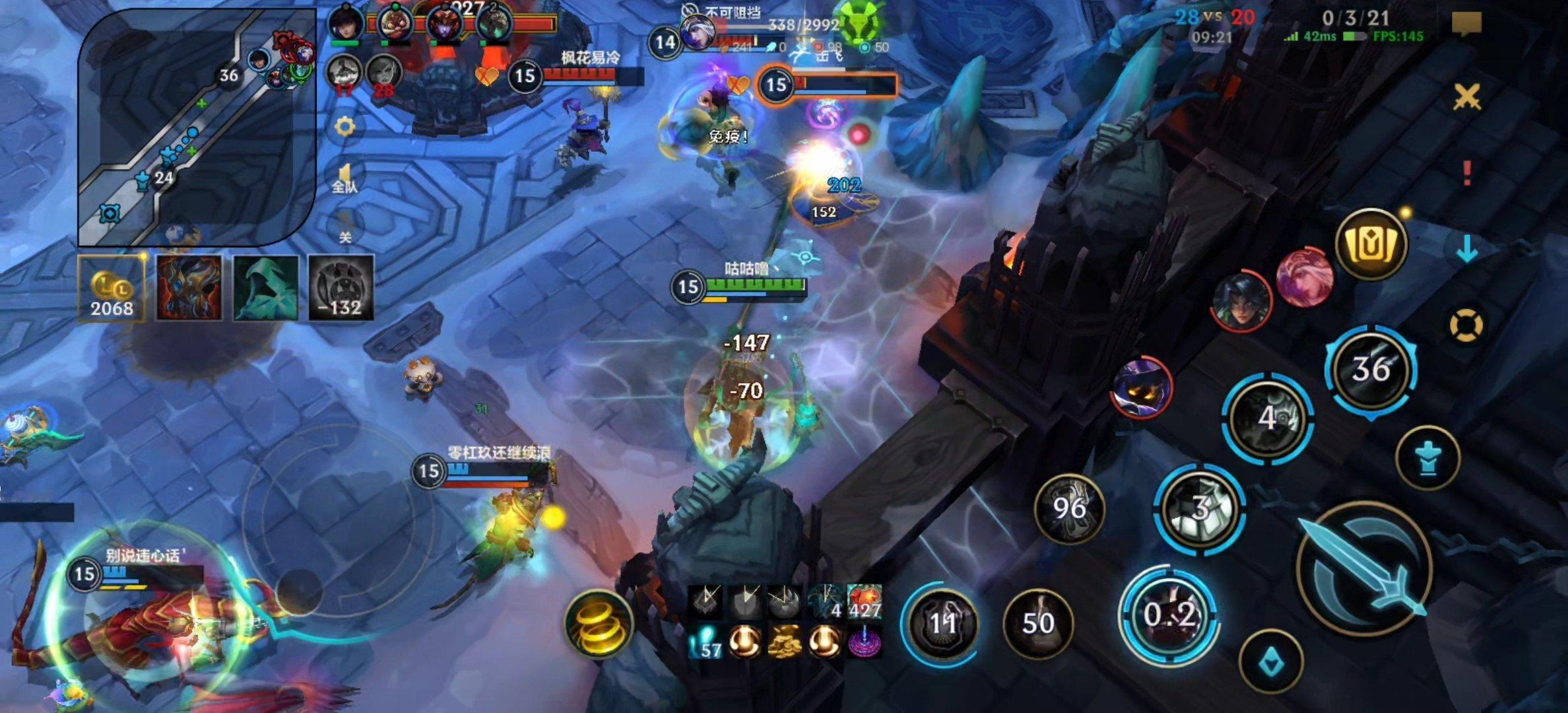Activate the ability on 36 second cooldown

[1371, 369]
